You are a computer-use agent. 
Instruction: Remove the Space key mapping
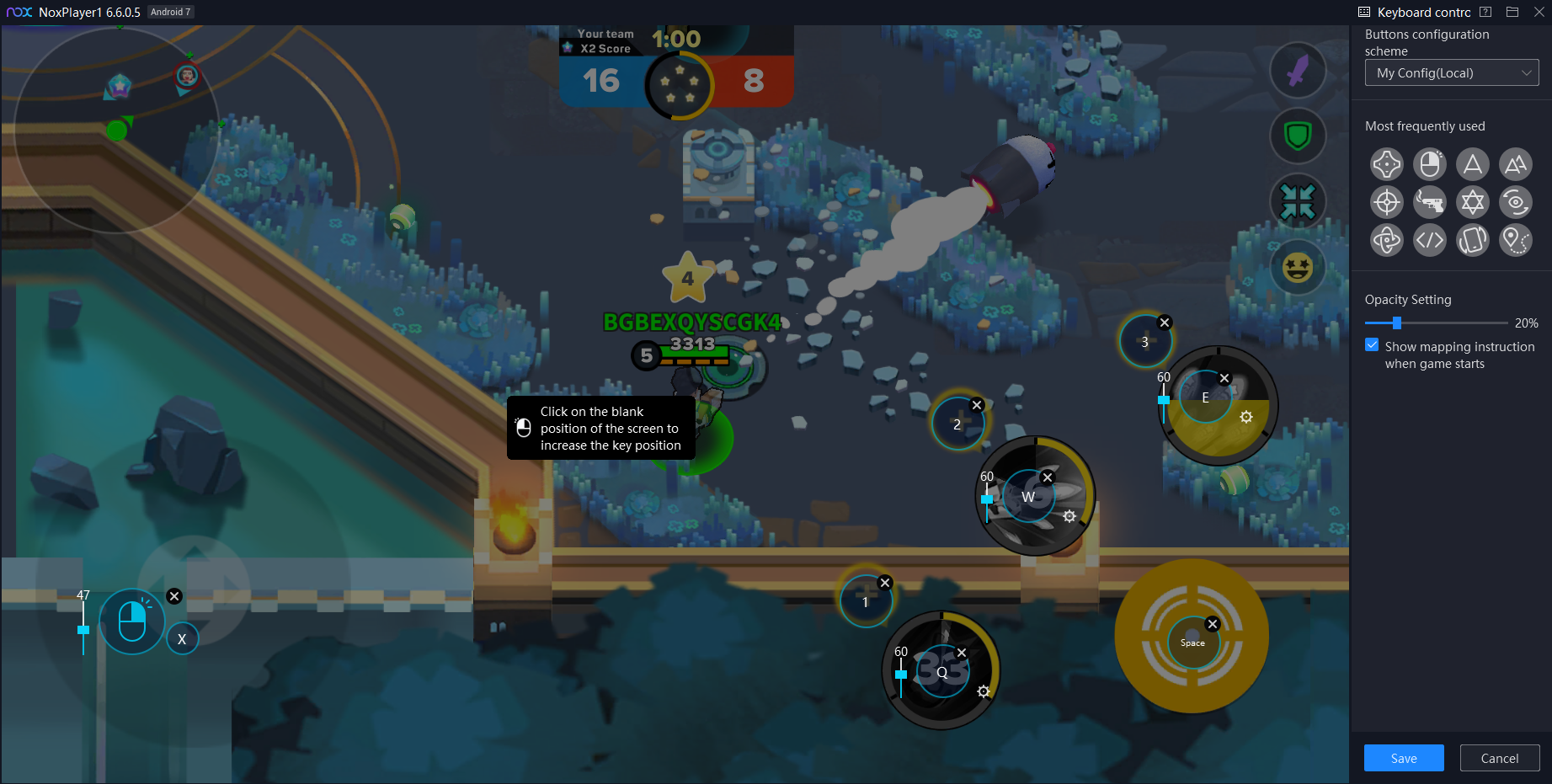[x=1213, y=624]
